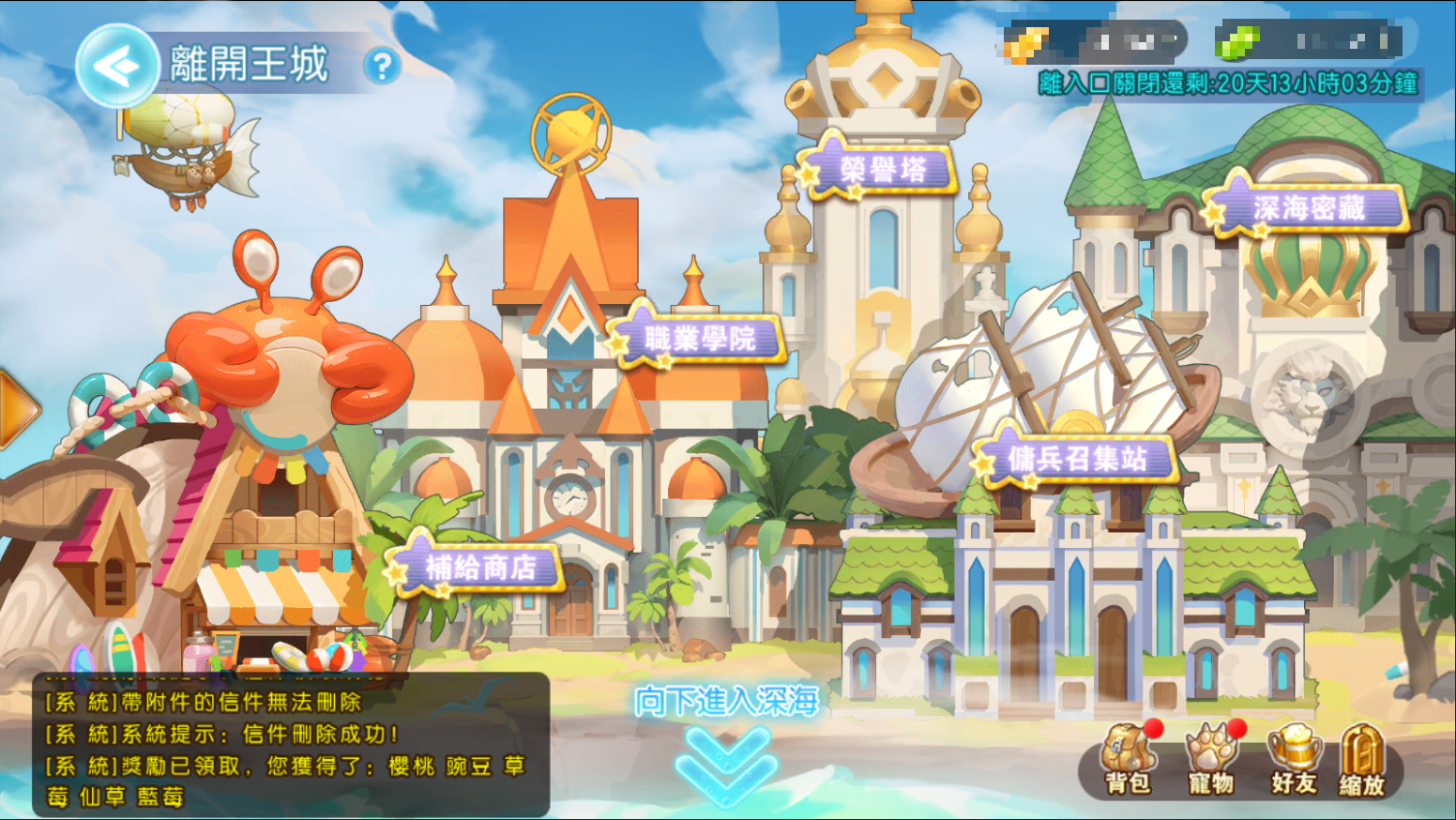
Task: Open the system chat log box
Action: 291,745
